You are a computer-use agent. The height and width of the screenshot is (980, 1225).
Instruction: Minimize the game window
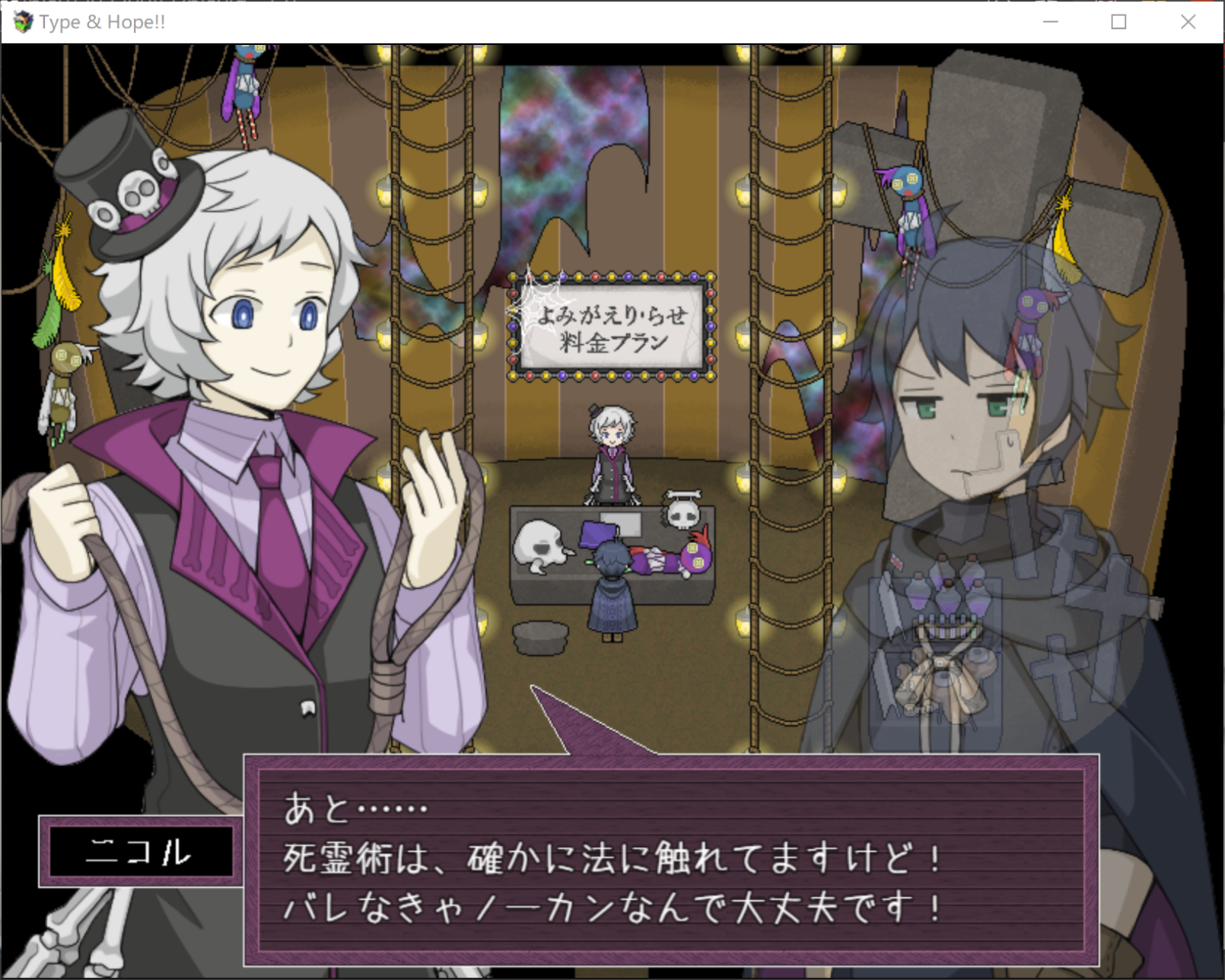pos(1051,22)
